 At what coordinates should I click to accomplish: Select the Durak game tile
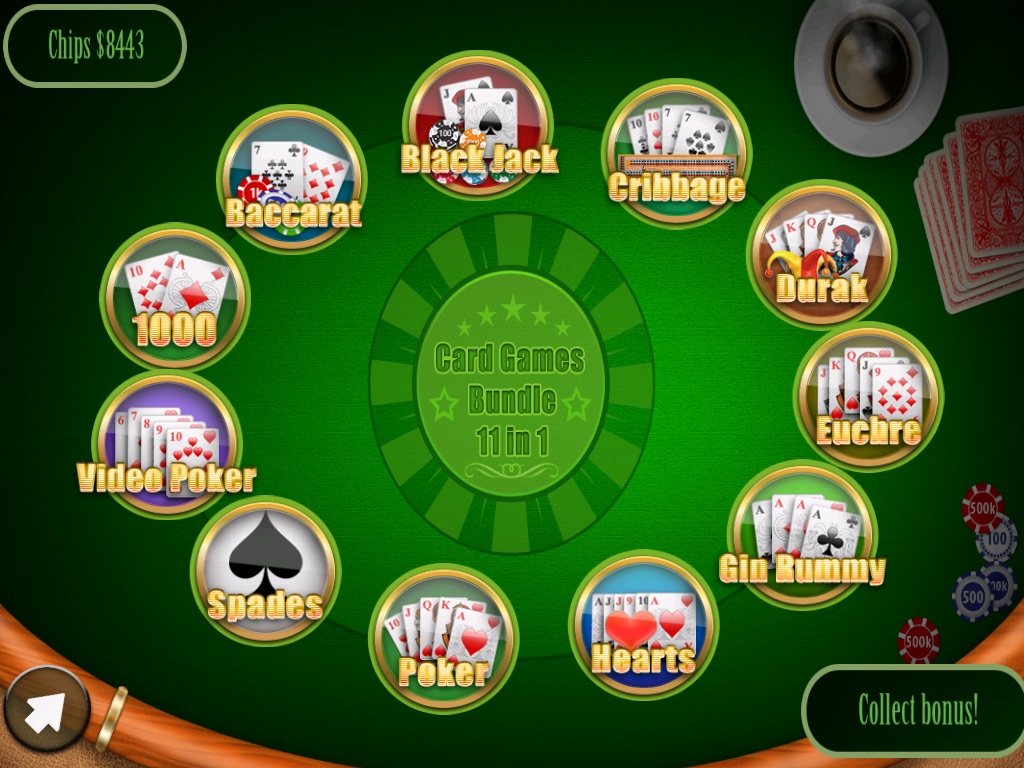[x=821, y=254]
